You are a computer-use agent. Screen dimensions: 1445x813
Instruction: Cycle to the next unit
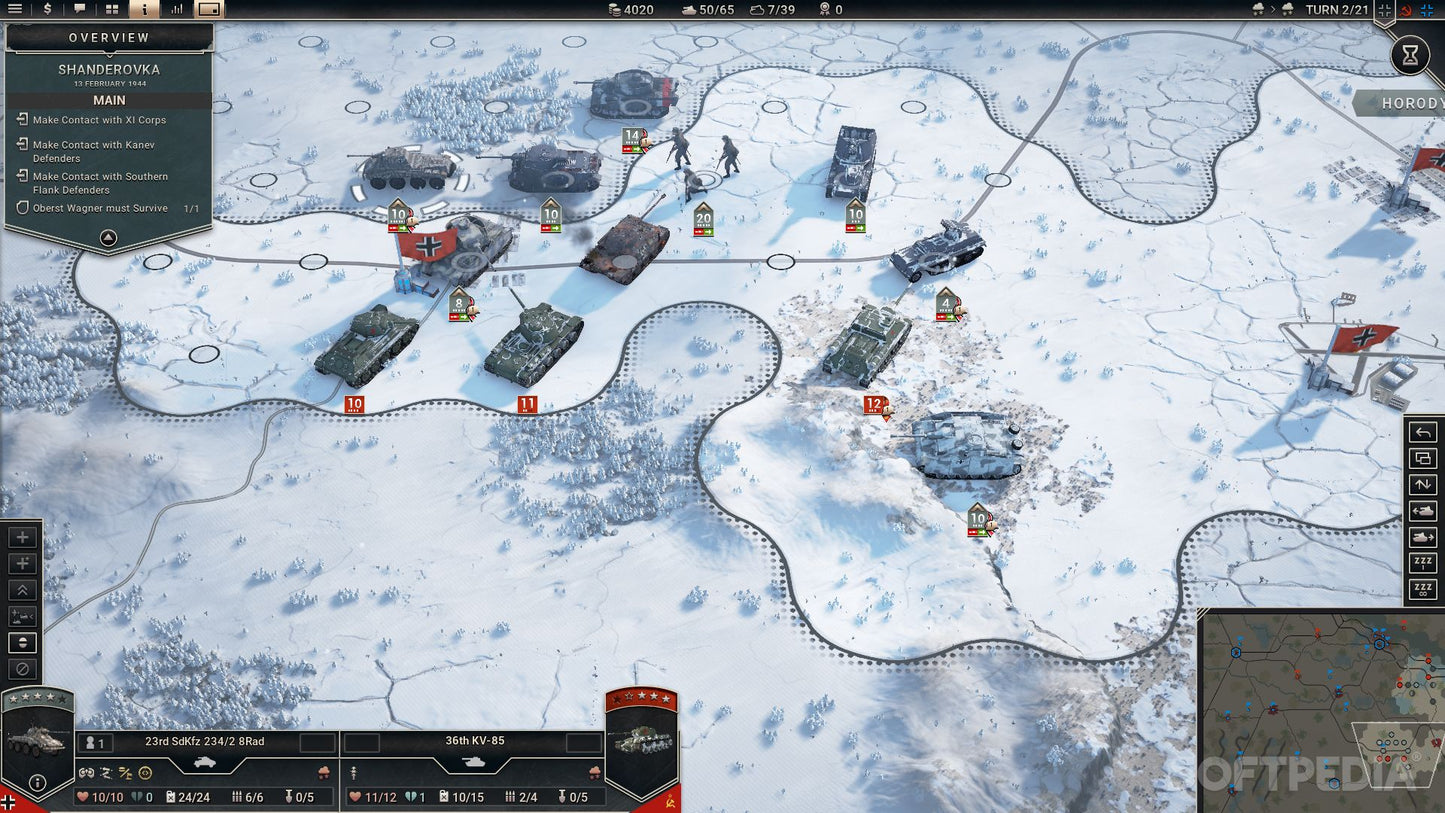pos(1423,537)
